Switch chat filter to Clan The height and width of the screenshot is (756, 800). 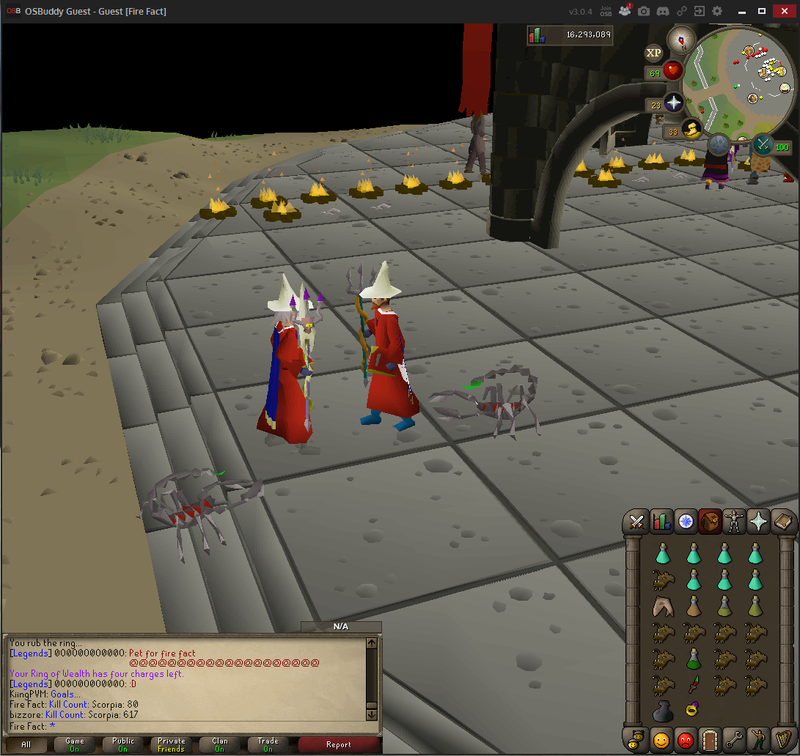220,744
